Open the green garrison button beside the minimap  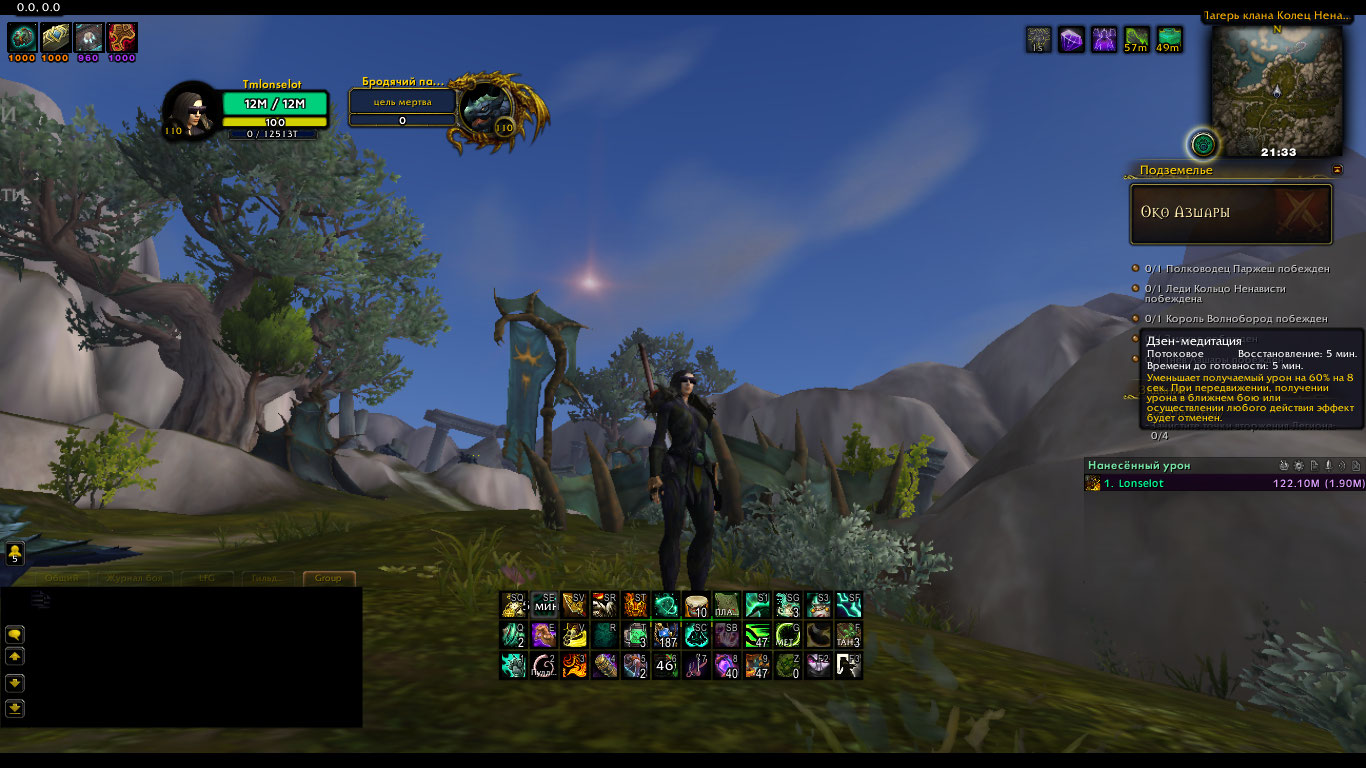click(1204, 144)
